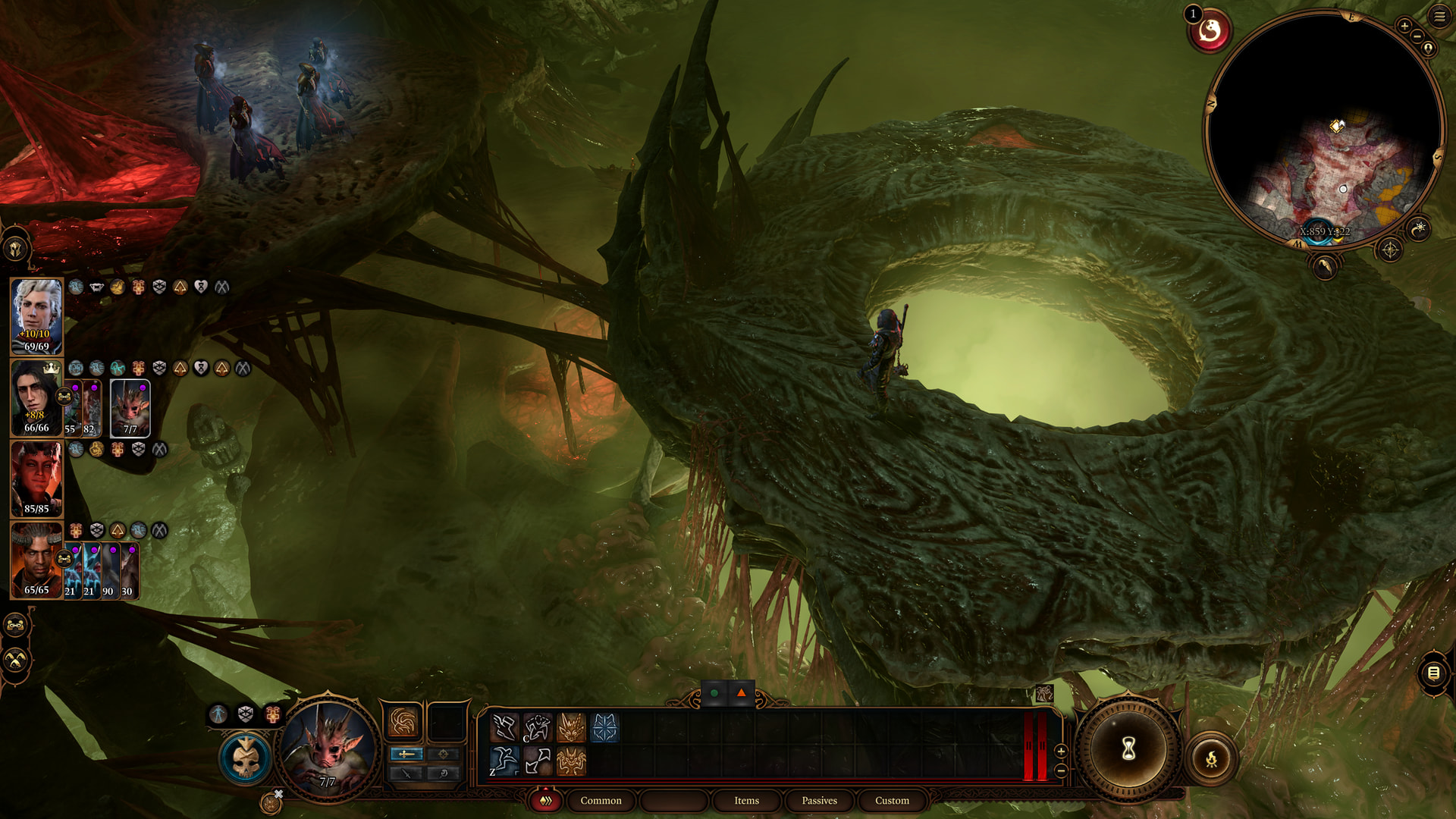Viewport: 1456px width, 819px height.
Task: Open the Items hotbar tab
Action: click(746, 801)
